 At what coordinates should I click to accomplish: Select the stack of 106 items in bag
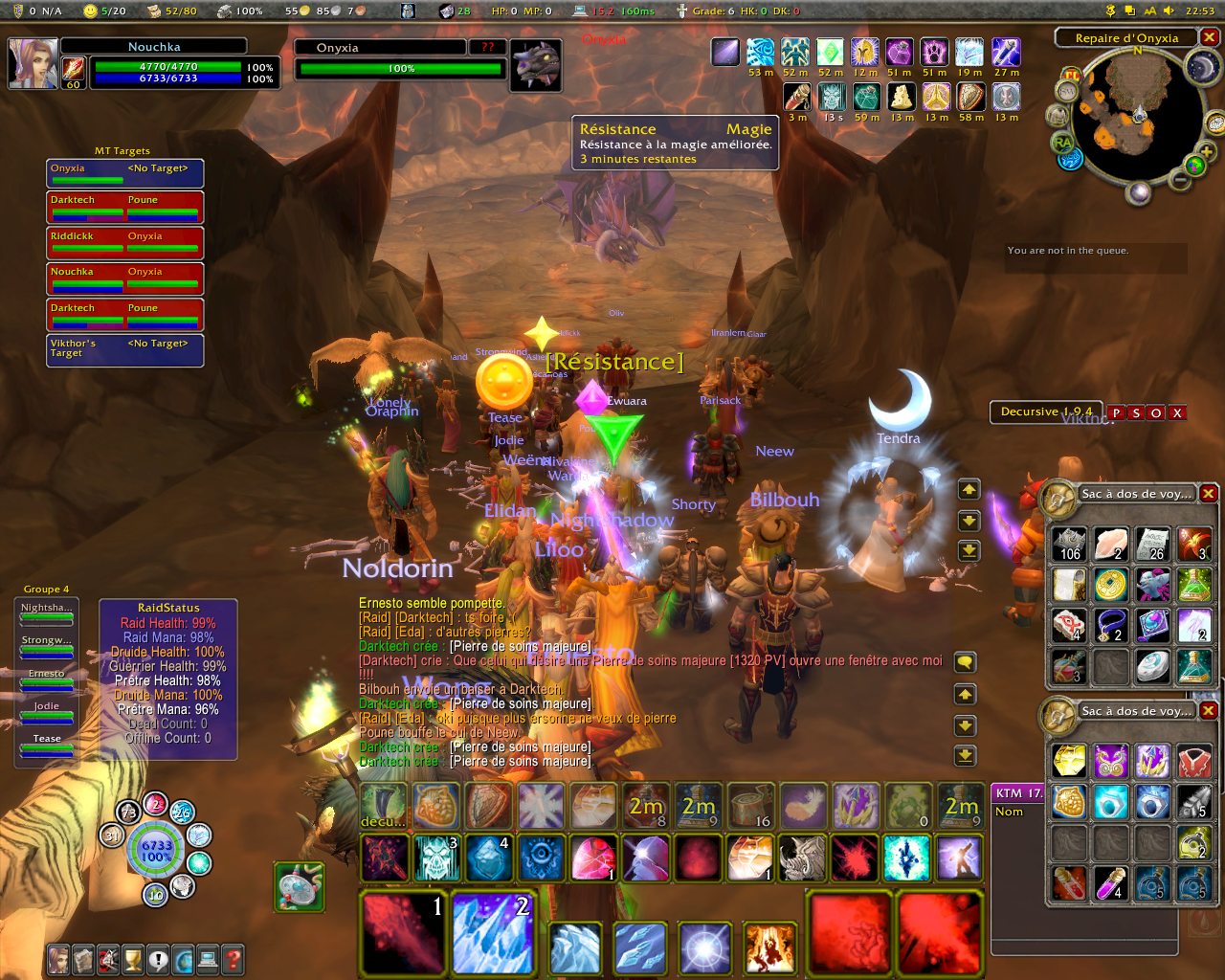pos(1070,544)
